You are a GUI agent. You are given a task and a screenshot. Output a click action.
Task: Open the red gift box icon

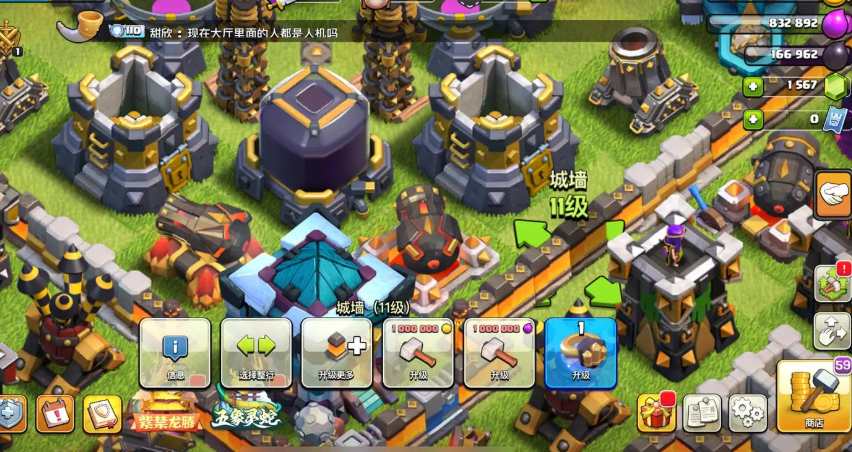click(x=656, y=412)
